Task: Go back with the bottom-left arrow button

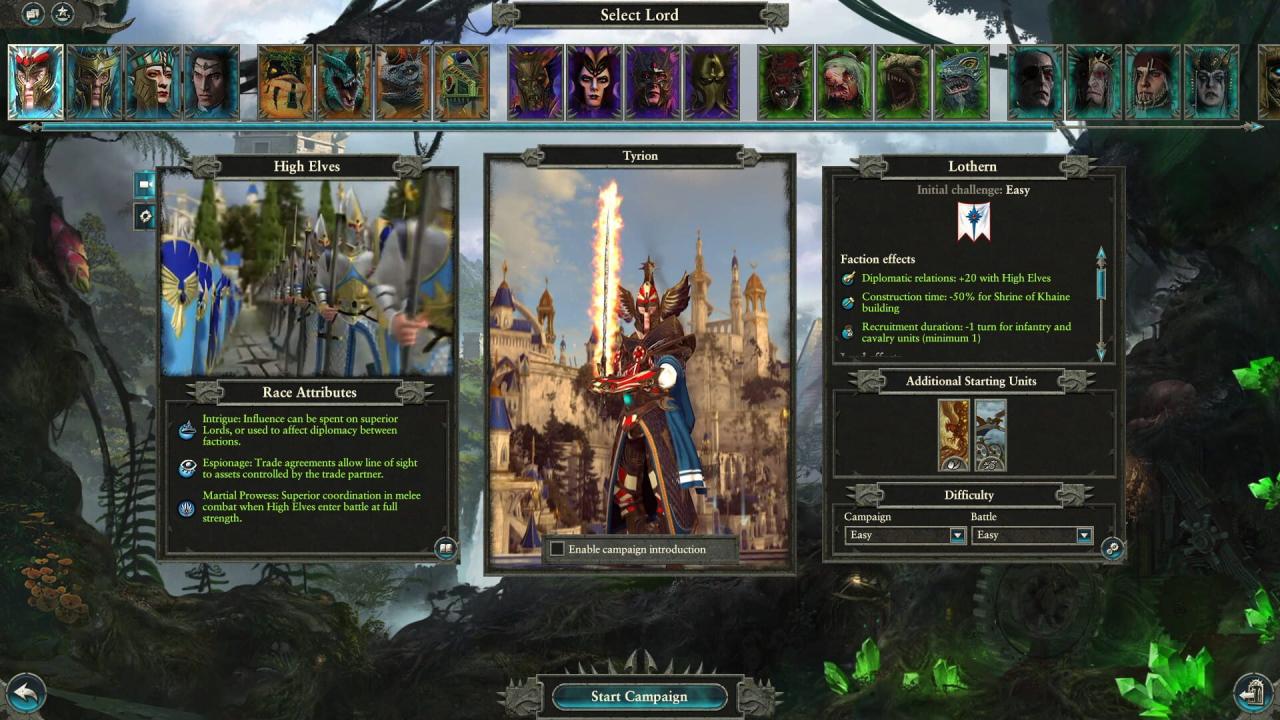Action: coord(26,691)
